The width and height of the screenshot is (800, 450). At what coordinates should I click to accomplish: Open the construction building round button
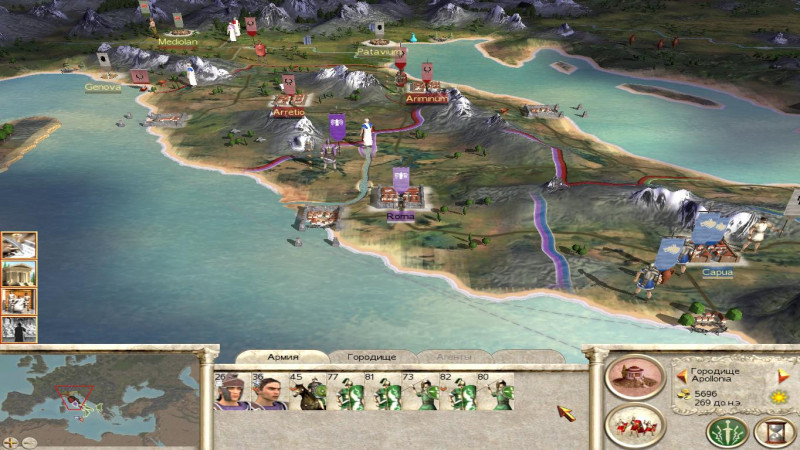click(x=635, y=378)
